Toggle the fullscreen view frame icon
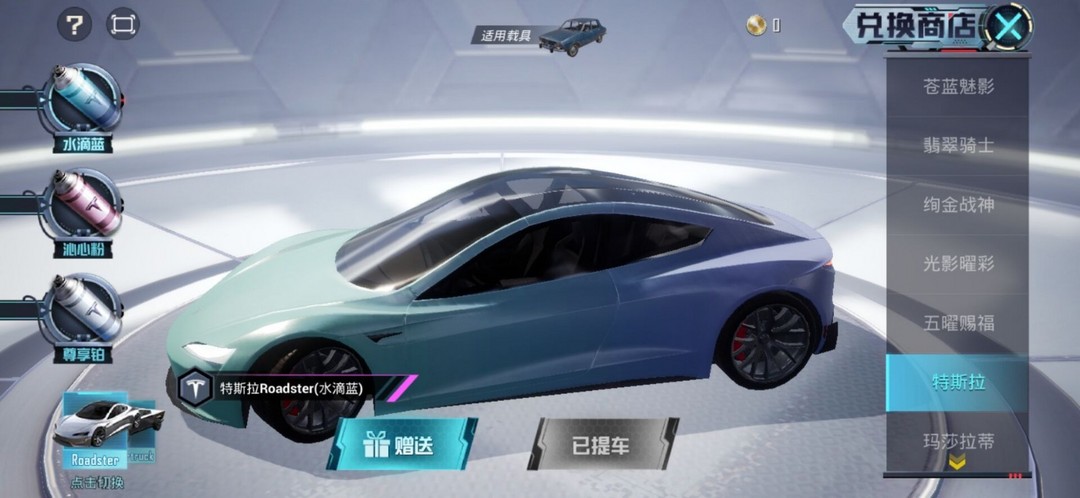This screenshot has width=1080, height=498. pos(122,24)
